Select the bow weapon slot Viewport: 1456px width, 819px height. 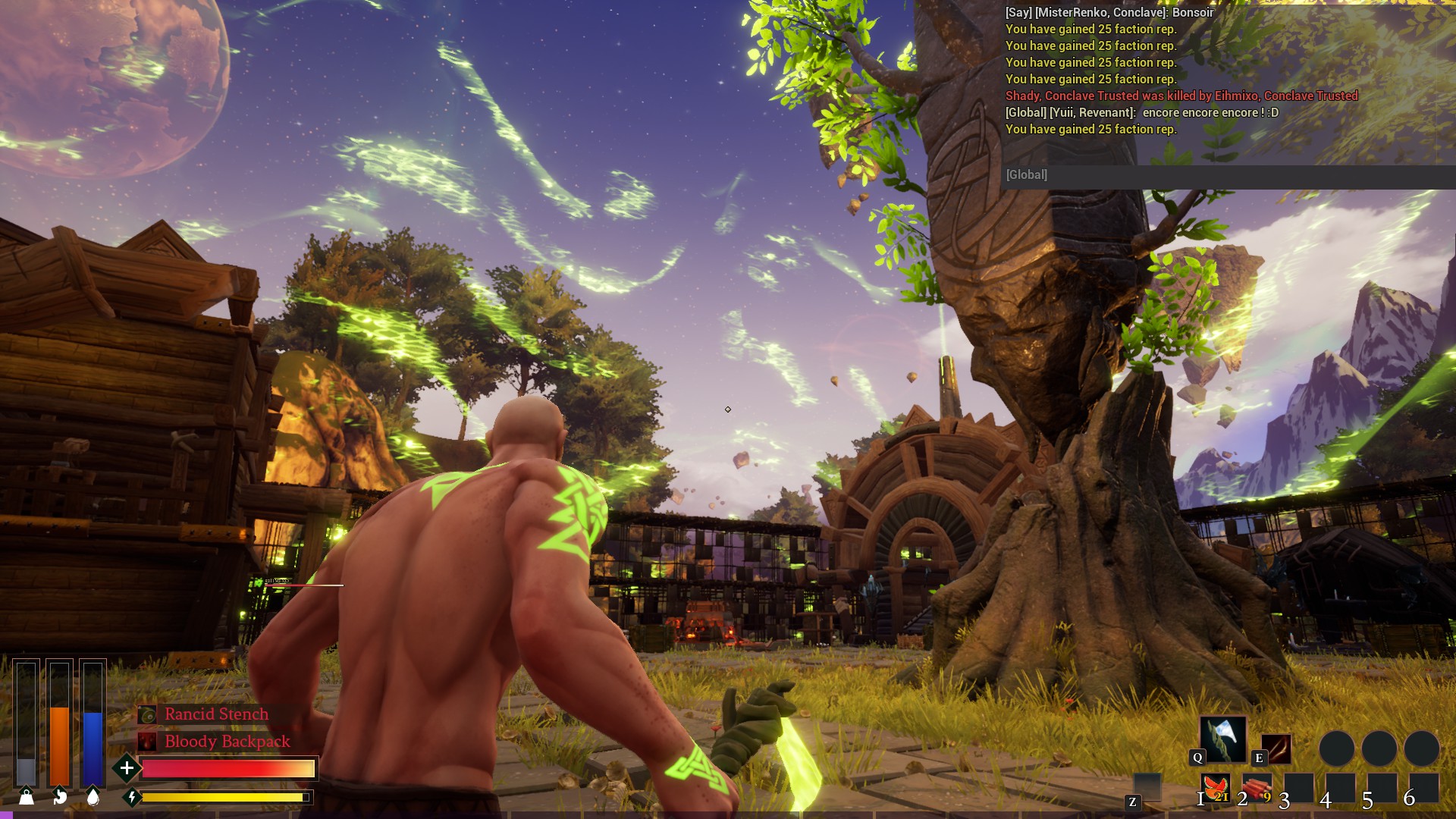tap(1276, 749)
